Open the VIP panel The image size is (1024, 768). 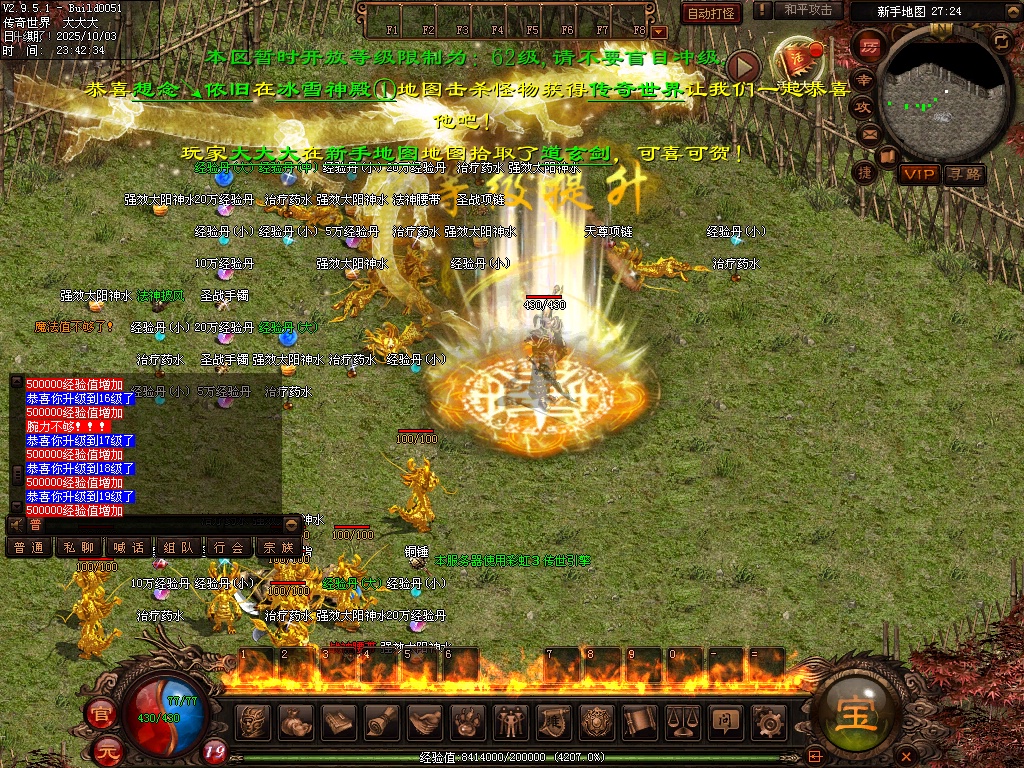point(917,174)
